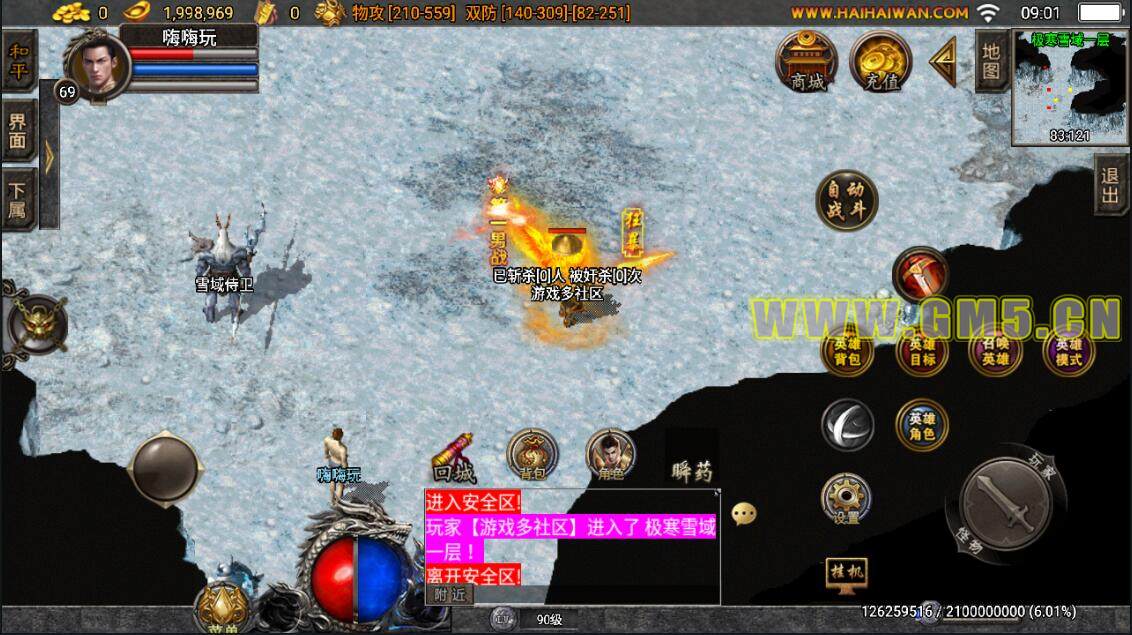The image size is (1132, 635).
Task: Open the 角色 character panel
Action: [x=609, y=455]
